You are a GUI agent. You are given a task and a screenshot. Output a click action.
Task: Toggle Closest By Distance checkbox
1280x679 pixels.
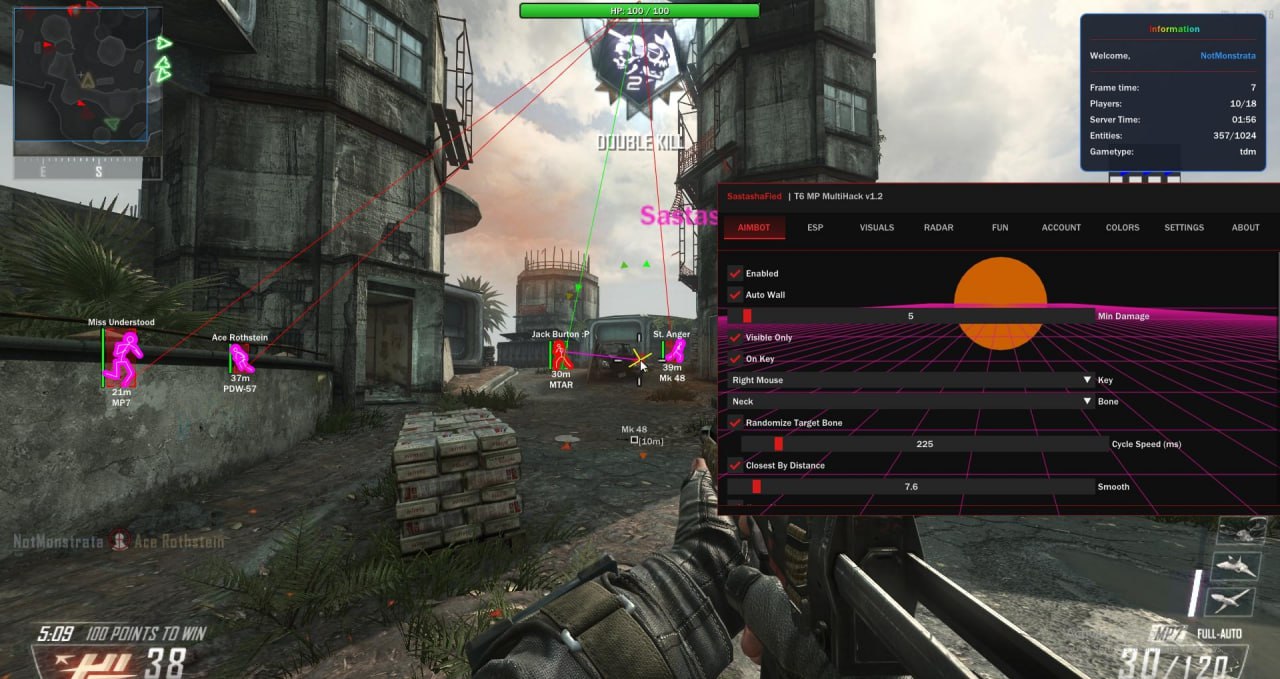(736, 466)
